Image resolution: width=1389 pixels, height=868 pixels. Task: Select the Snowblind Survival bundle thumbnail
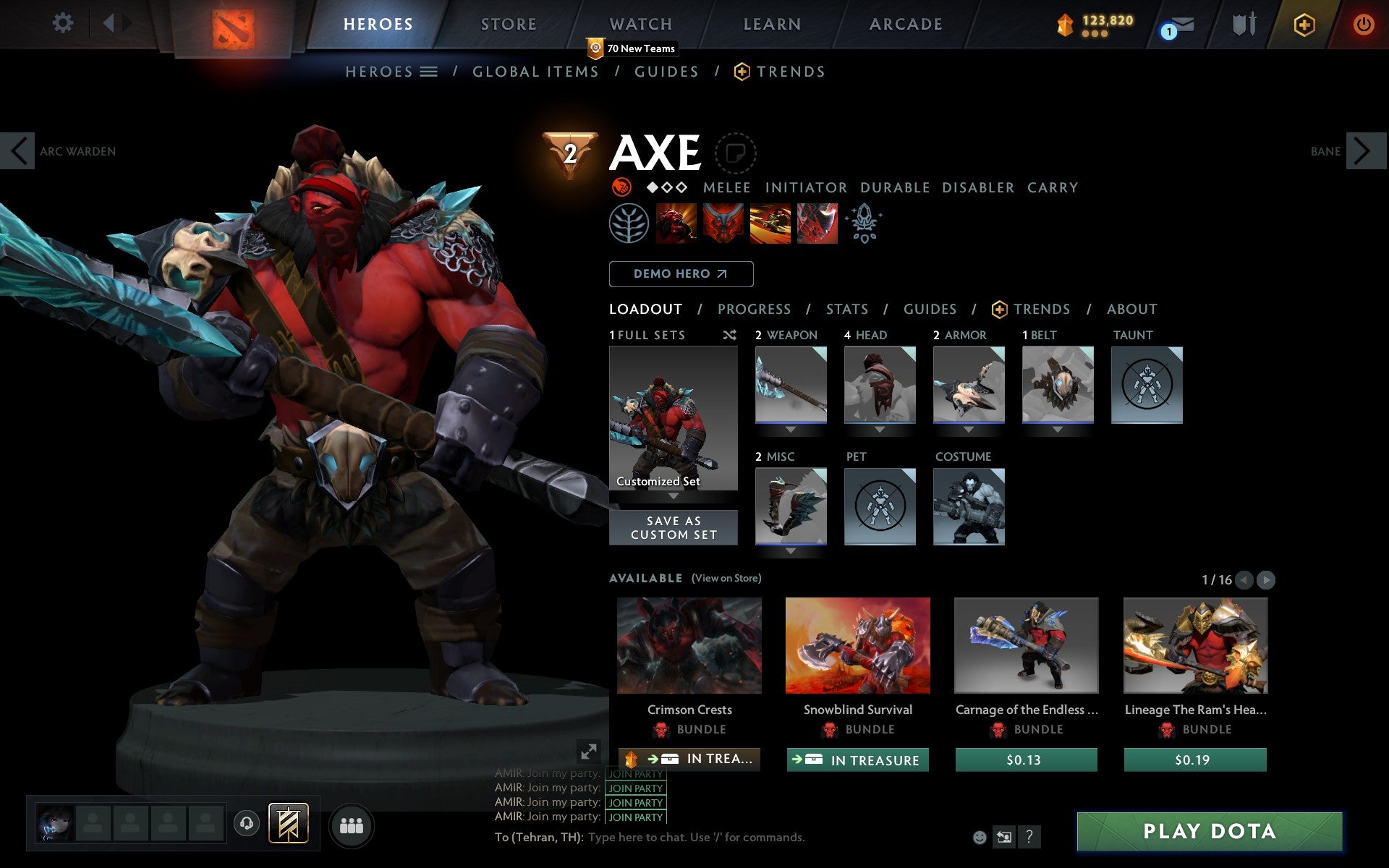[x=858, y=646]
